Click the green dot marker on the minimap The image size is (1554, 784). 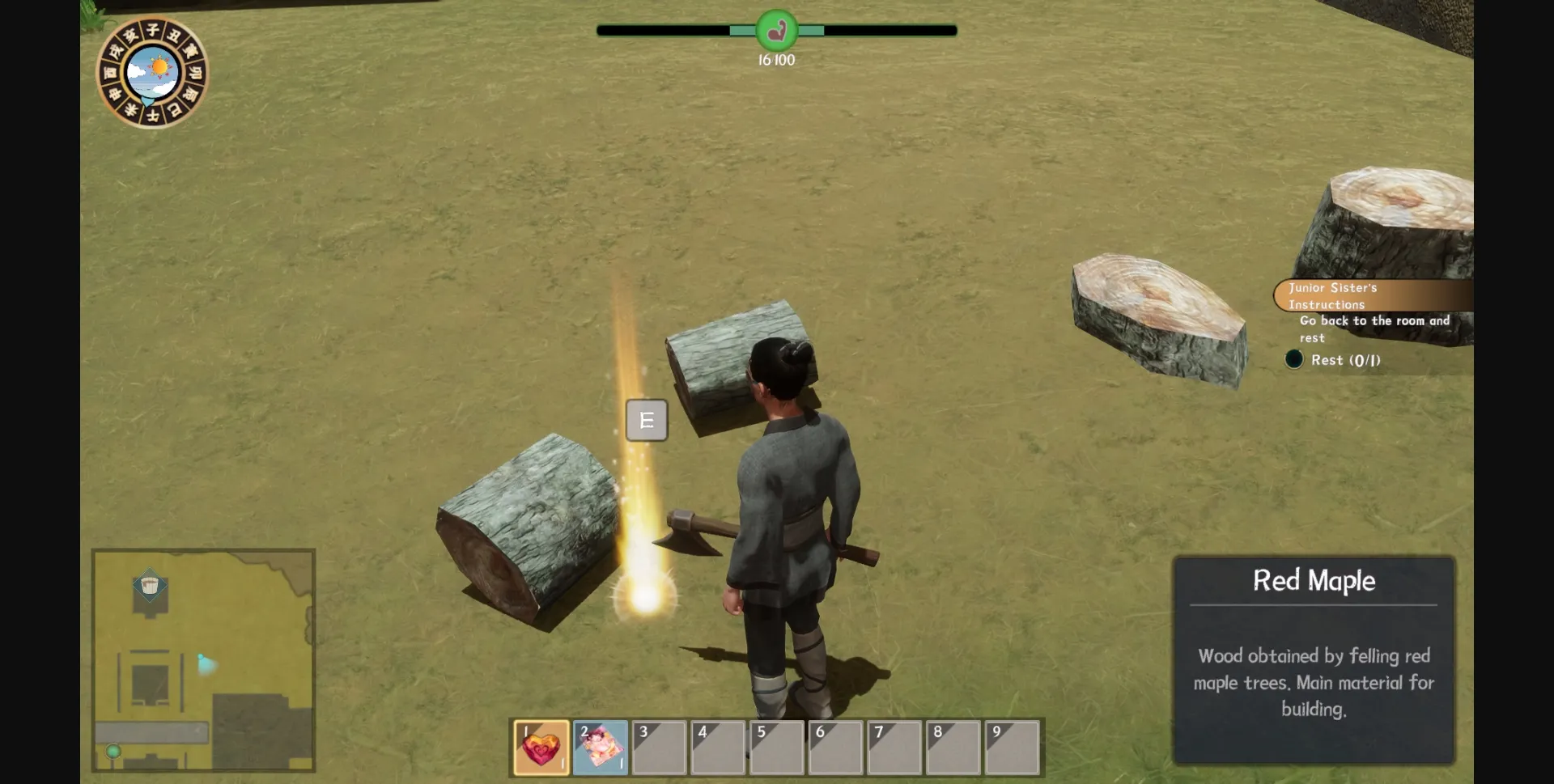click(114, 752)
